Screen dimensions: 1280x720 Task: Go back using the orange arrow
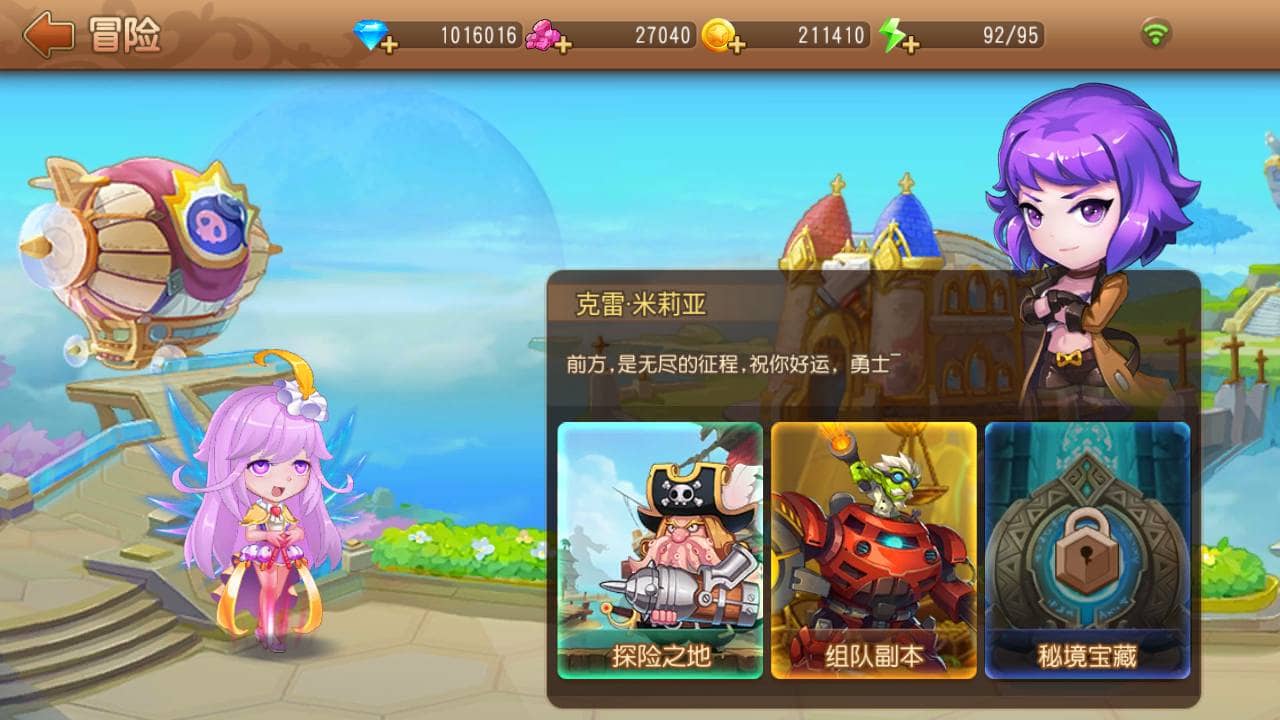[x=48, y=35]
